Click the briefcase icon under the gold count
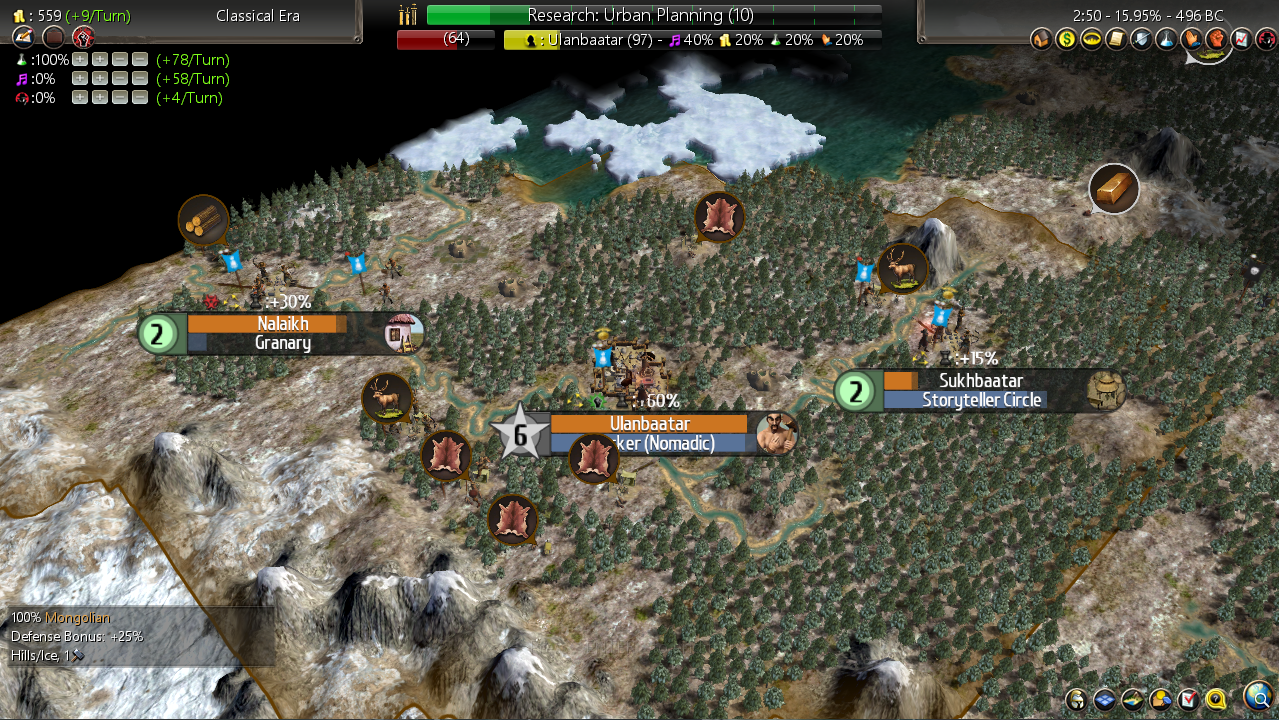 (x=53, y=38)
